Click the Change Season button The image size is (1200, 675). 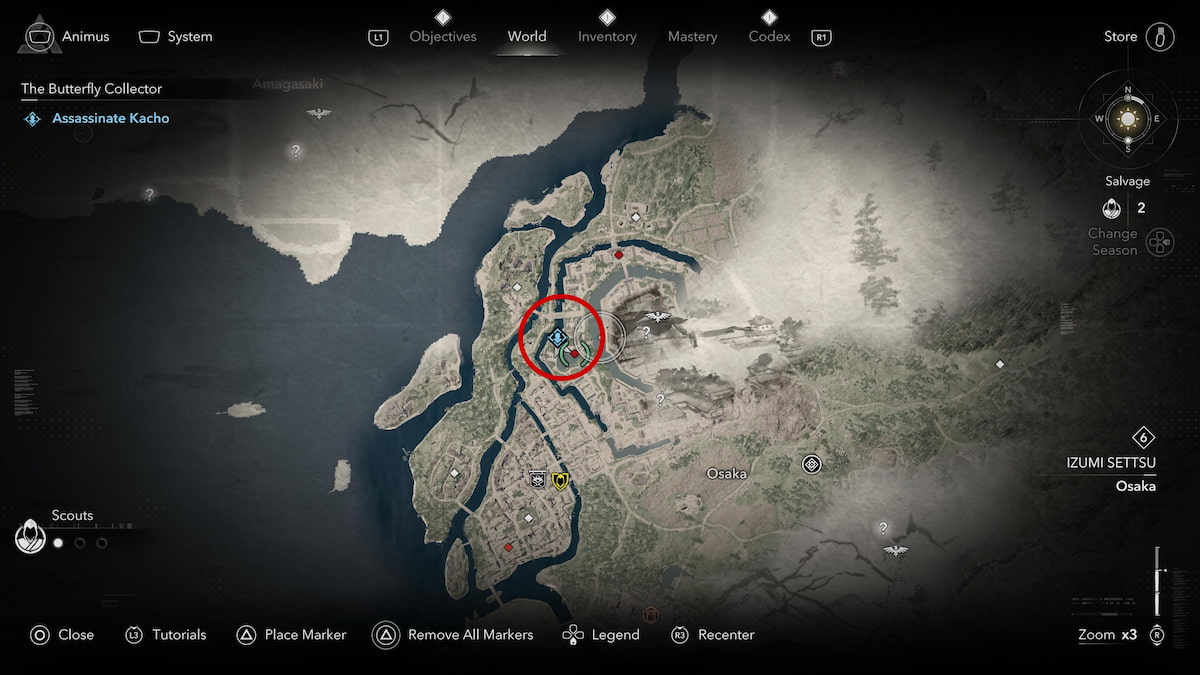[1158, 242]
